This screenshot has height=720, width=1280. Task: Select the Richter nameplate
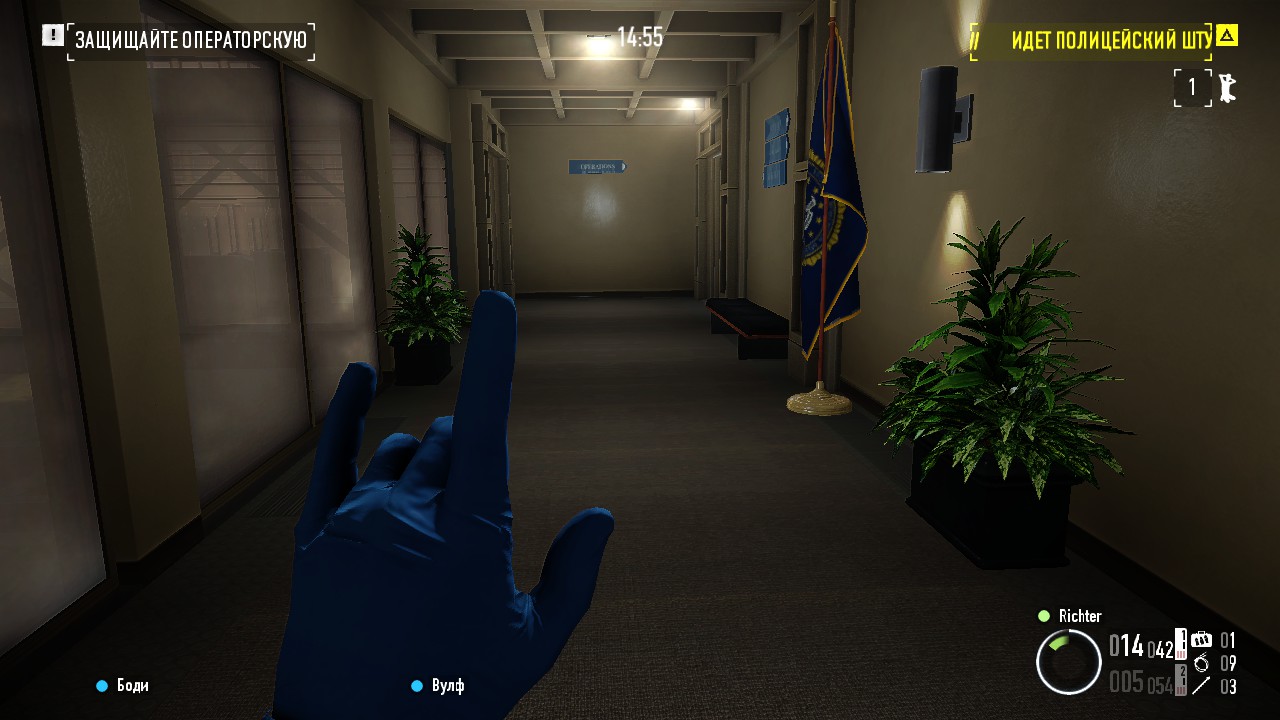pos(1080,616)
